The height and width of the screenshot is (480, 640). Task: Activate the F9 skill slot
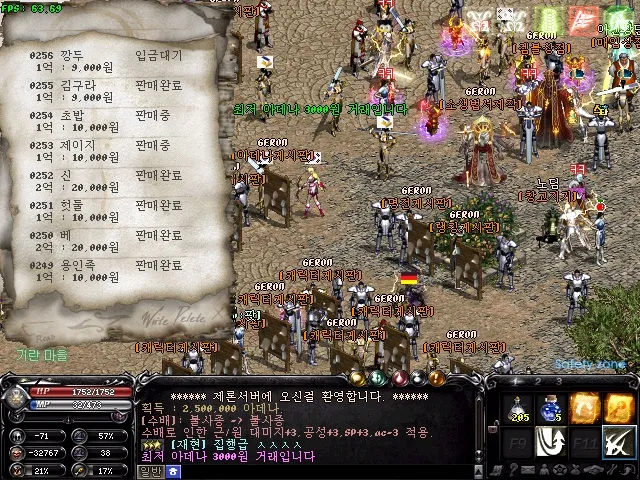pyautogui.click(x=519, y=441)
